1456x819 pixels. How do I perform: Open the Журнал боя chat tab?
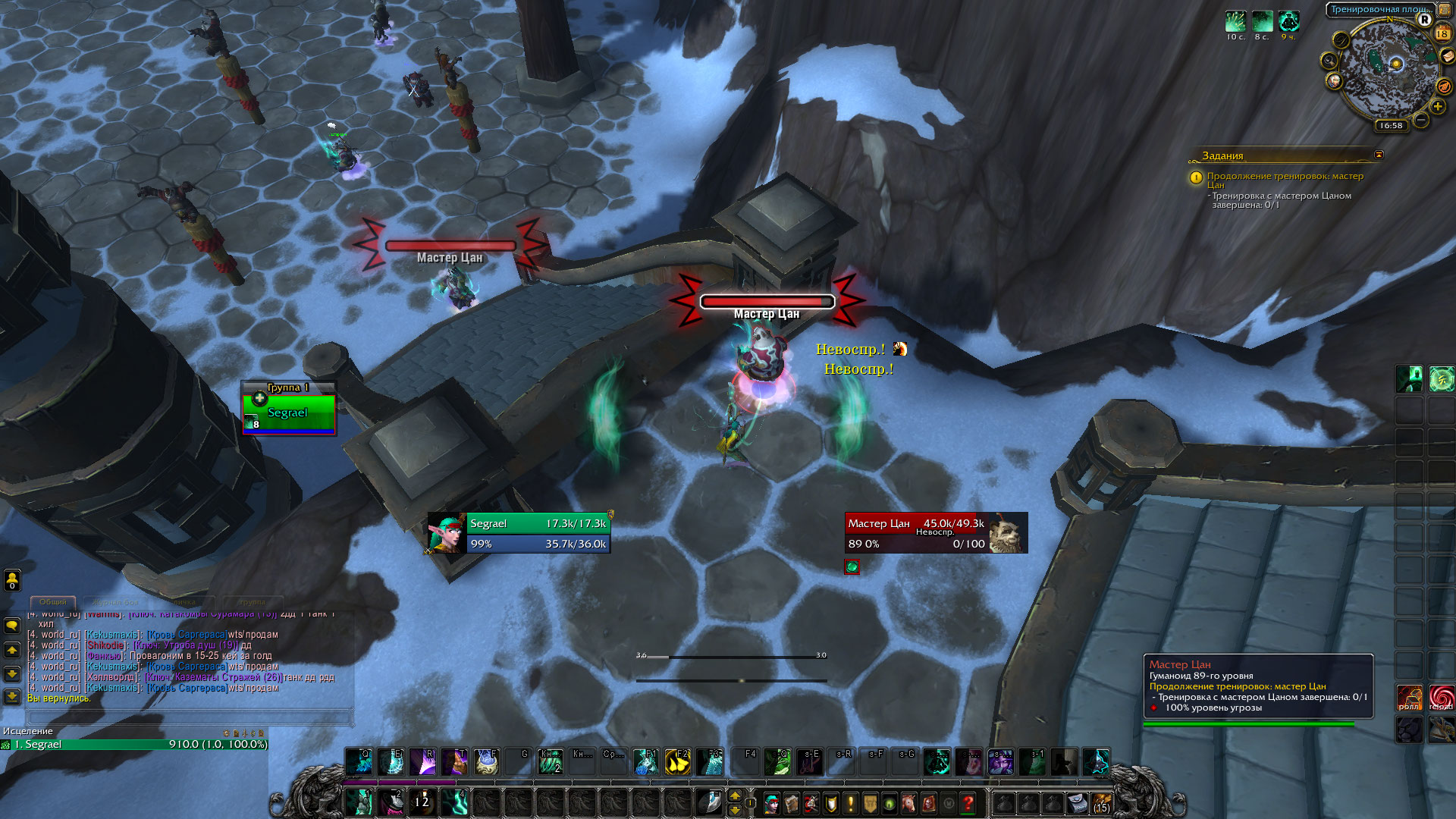[116, 601]
